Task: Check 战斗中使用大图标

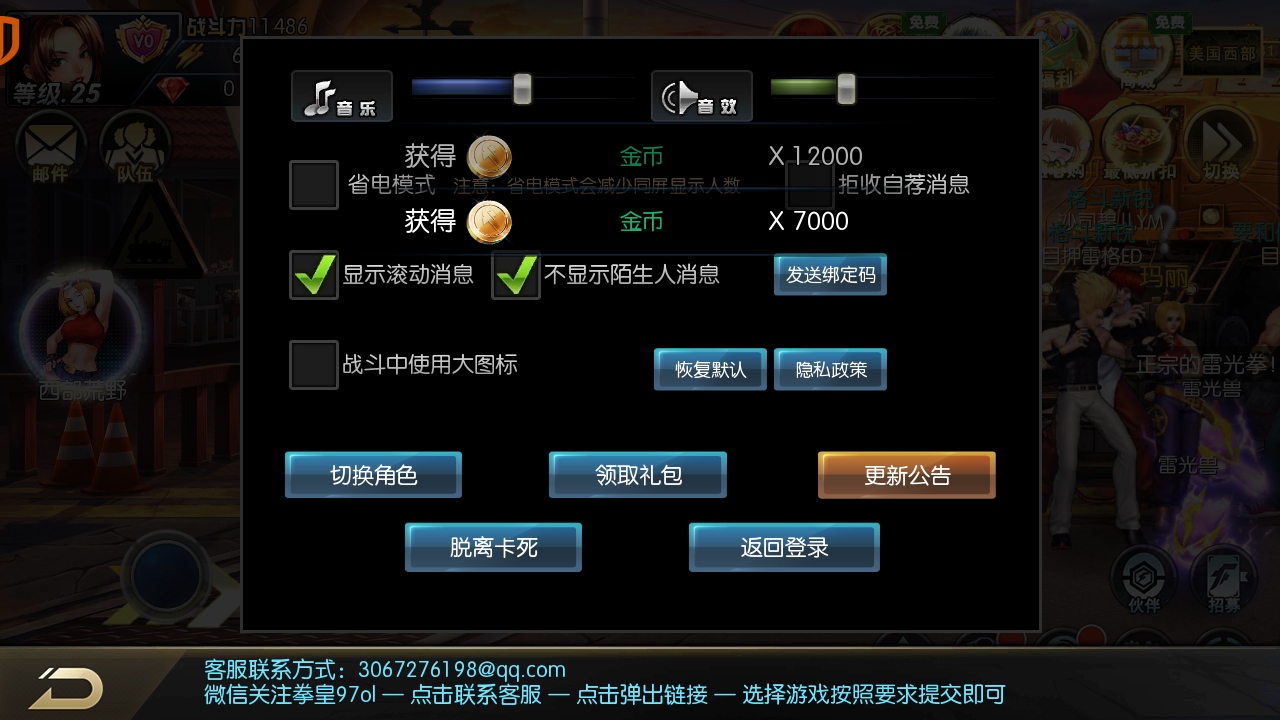Action: (x=313, y=365)
